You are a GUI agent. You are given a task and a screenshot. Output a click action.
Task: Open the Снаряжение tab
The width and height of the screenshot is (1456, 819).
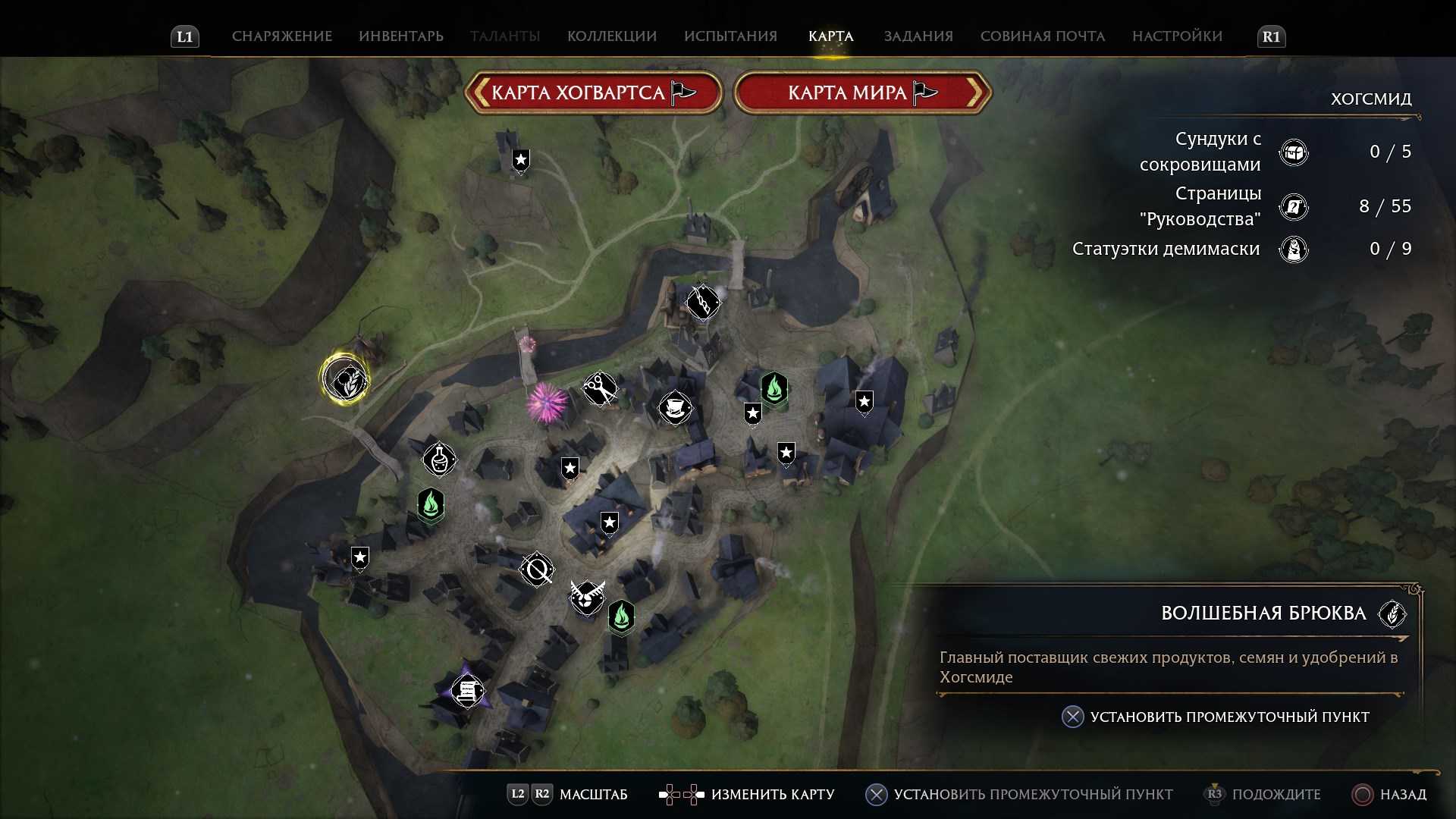[281, 36]
